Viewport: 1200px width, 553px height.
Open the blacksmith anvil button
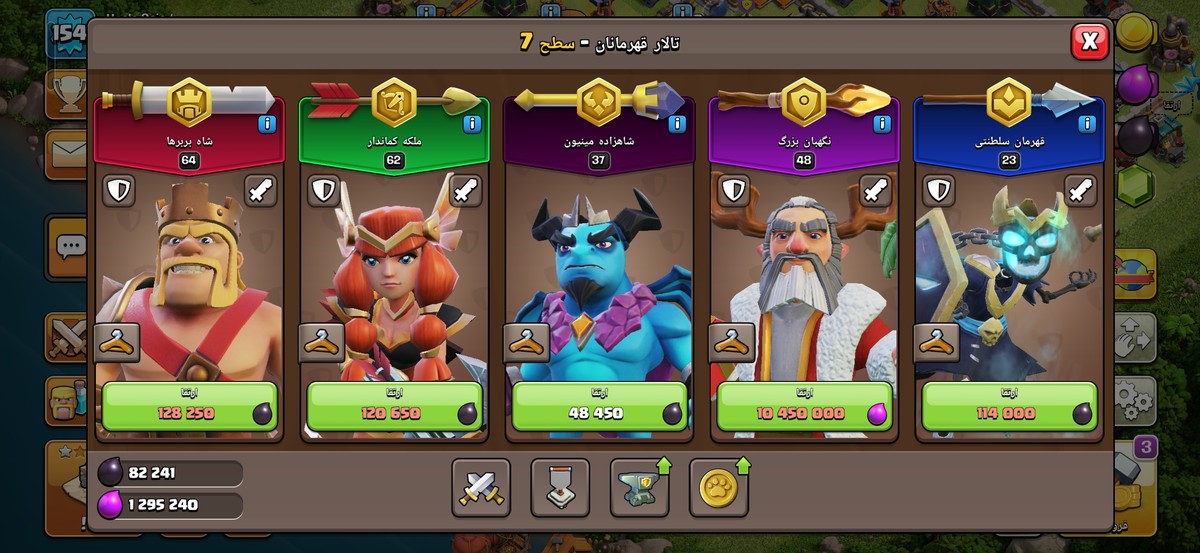point(639,488)
